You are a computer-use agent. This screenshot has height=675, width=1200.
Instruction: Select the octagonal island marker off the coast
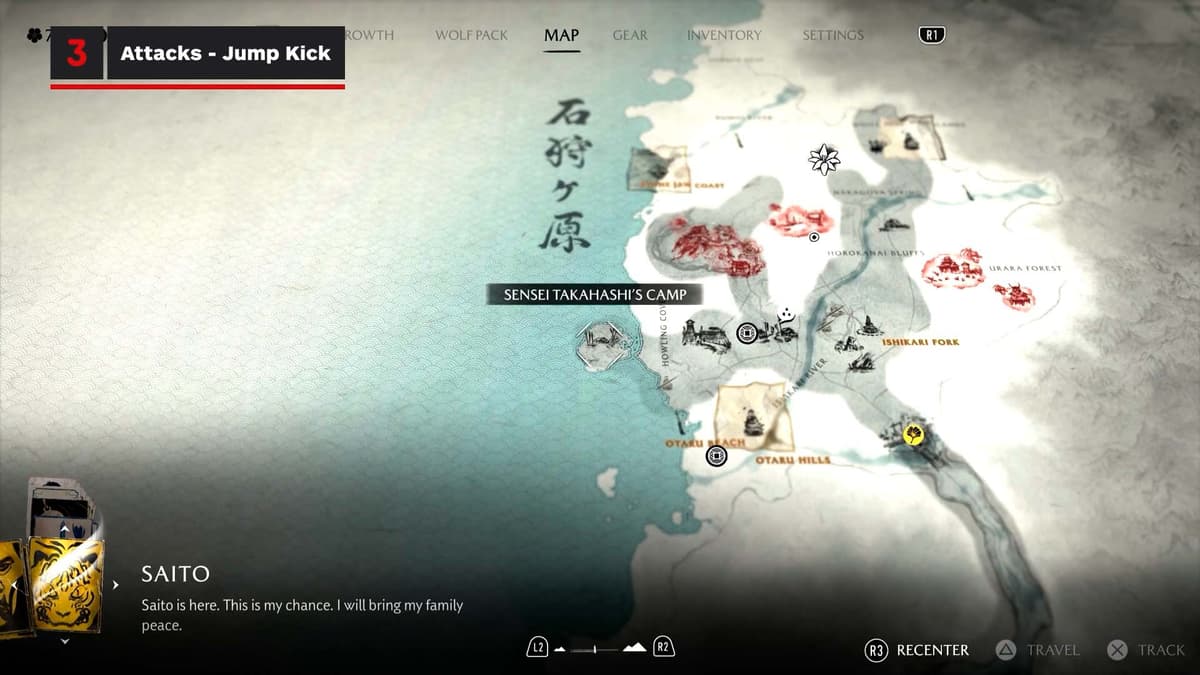(601, 345)
